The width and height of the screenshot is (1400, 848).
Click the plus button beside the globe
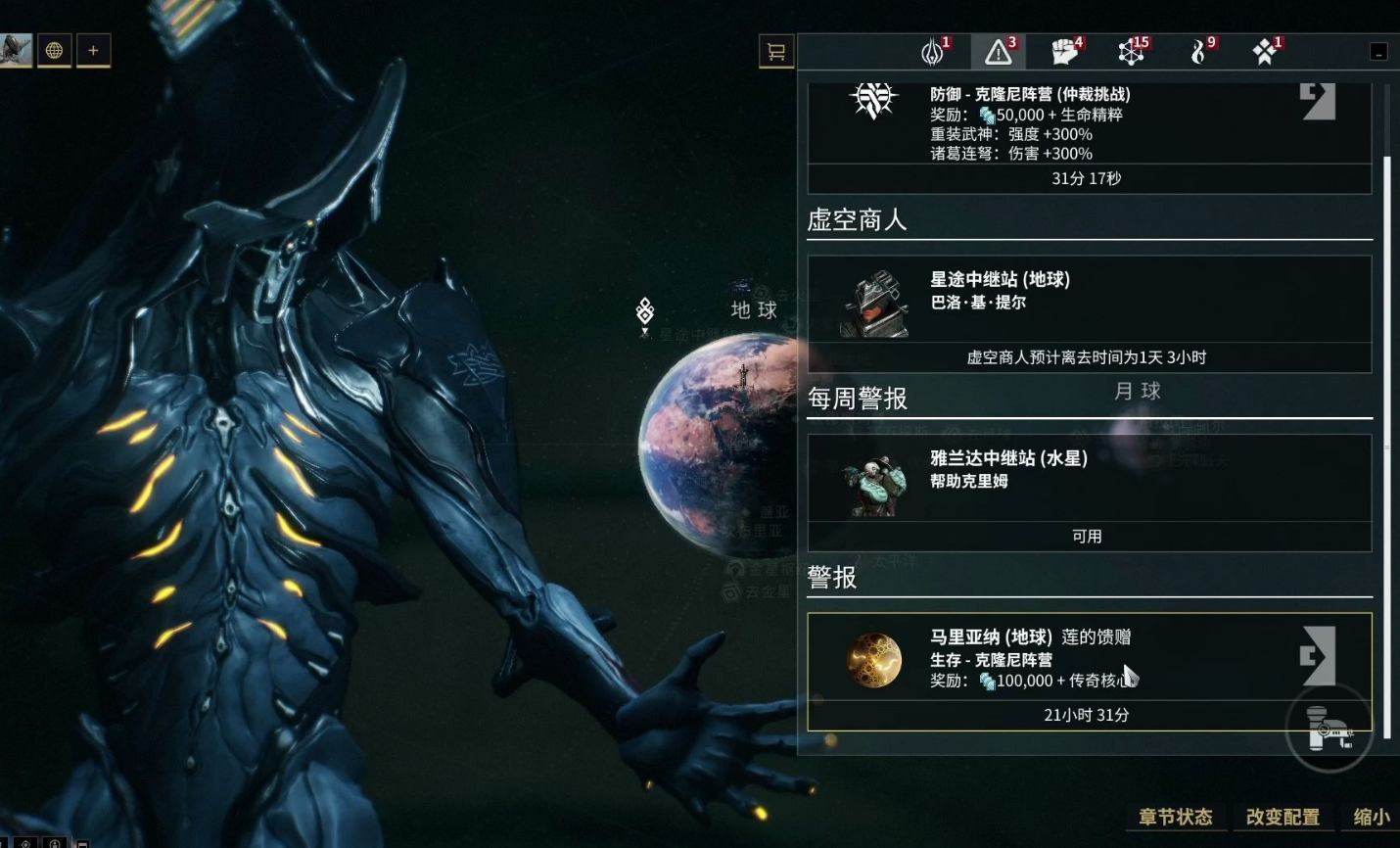(x=93, y=50)
